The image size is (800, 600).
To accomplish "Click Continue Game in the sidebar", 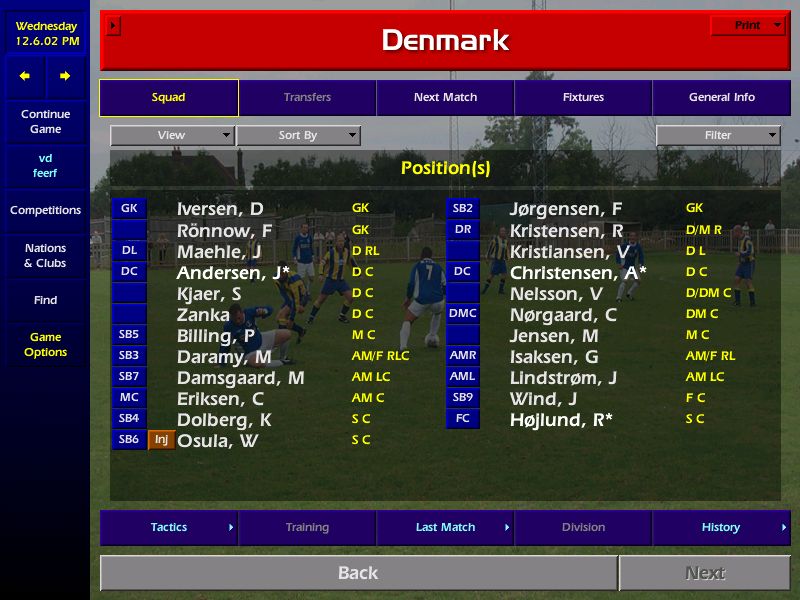I will pos(45,121).
